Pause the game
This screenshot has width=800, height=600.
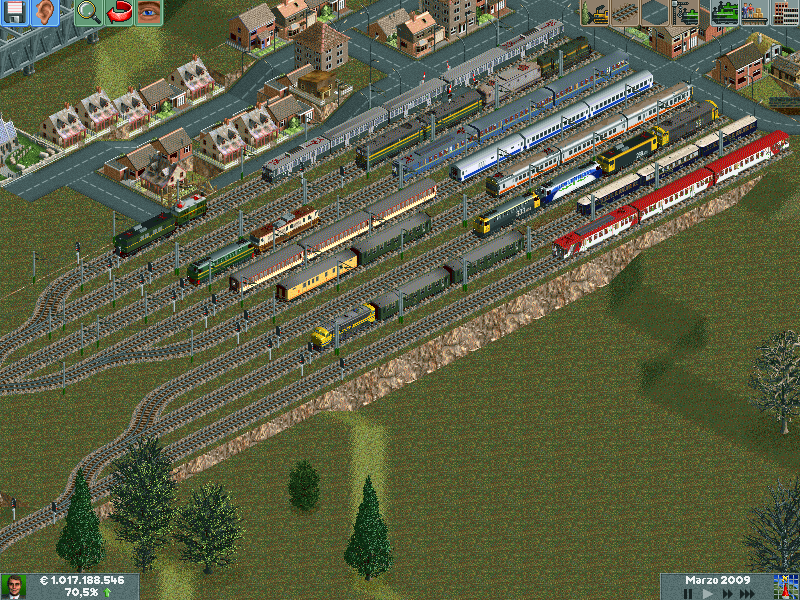click(688, 593)
